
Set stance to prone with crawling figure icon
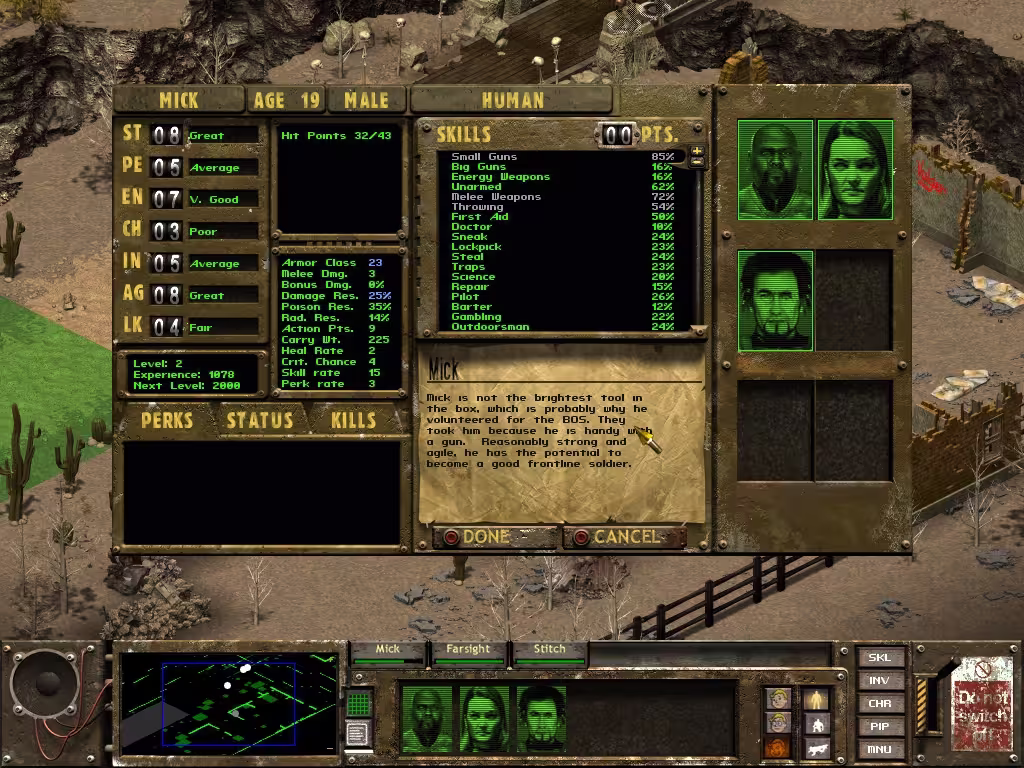[x=818, y=749]
